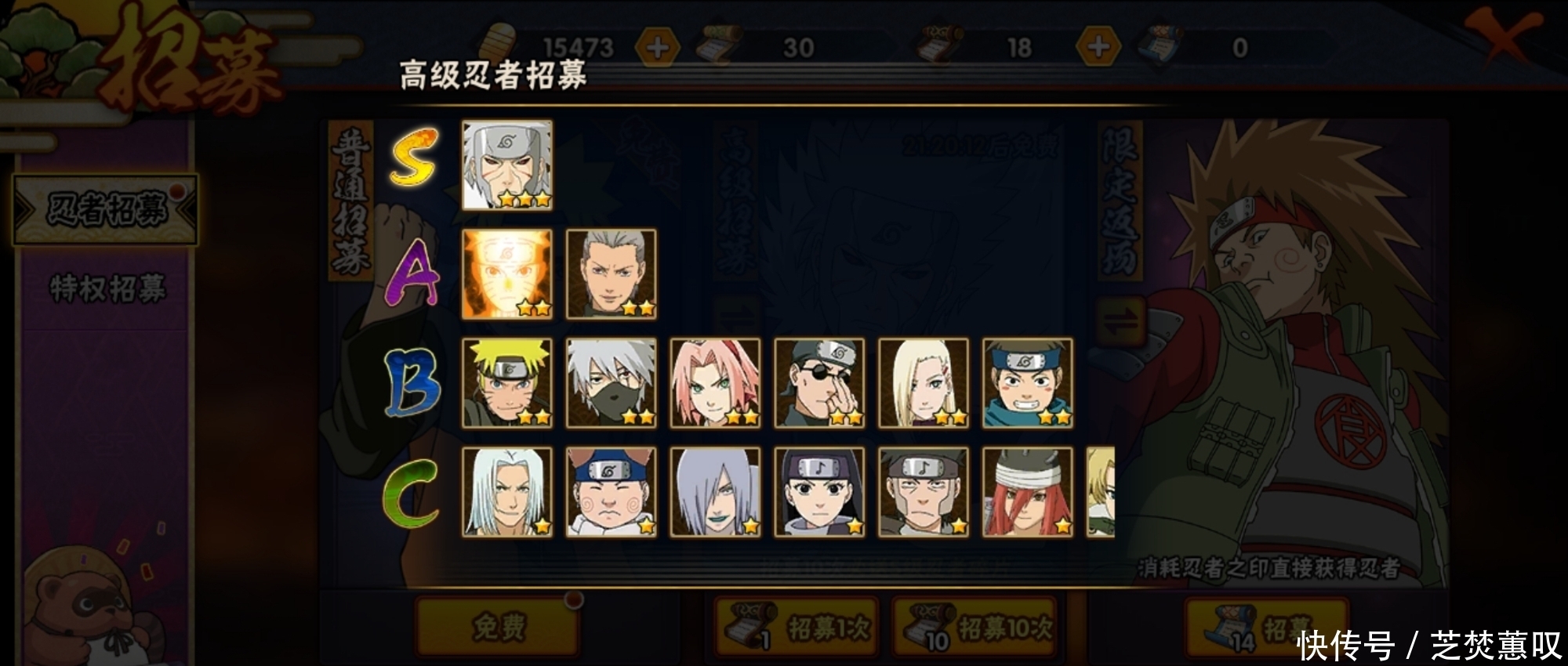Pick the glowing orange Naruto A-rank portrait

point(506,274)
